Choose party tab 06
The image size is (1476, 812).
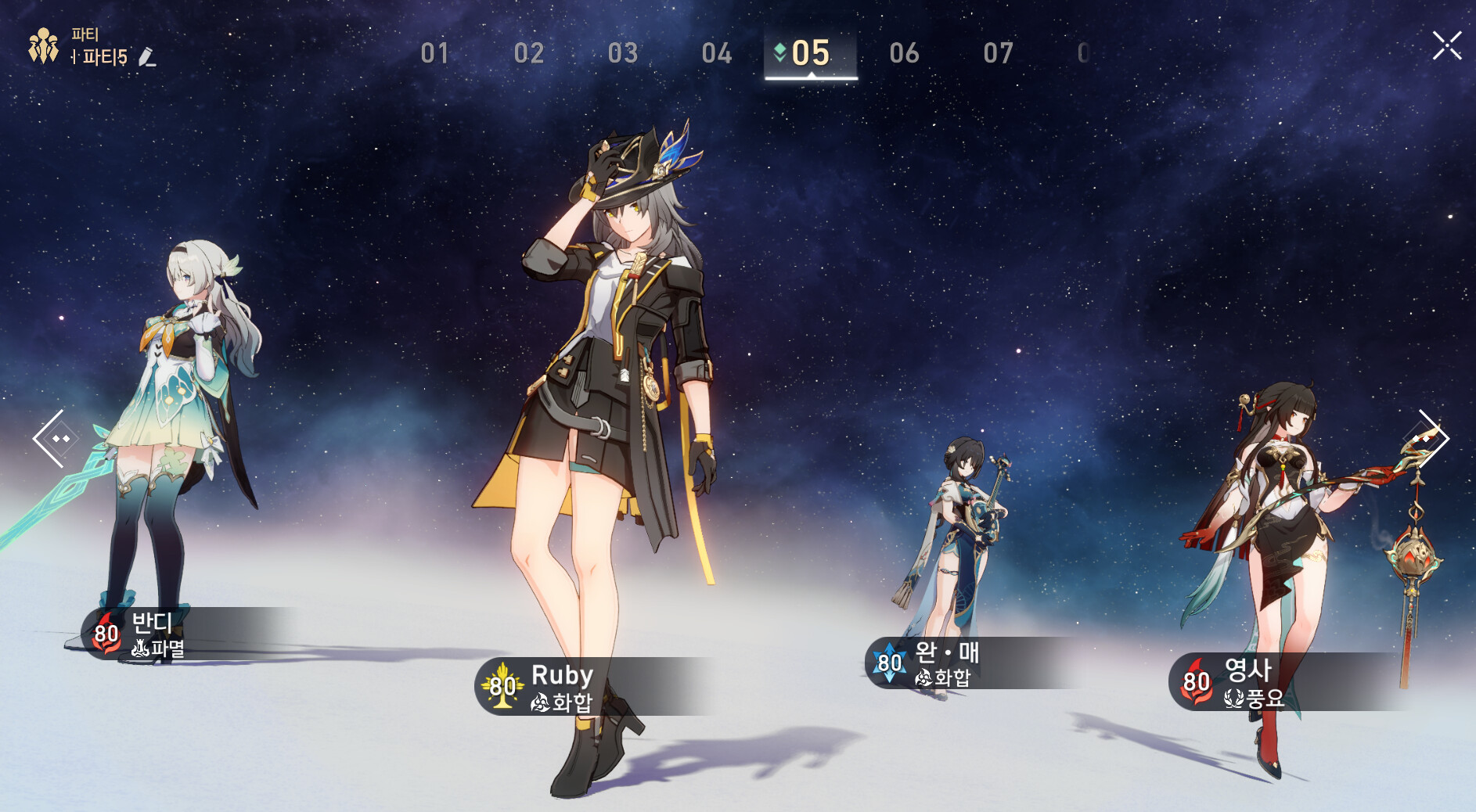coord(904,53)
